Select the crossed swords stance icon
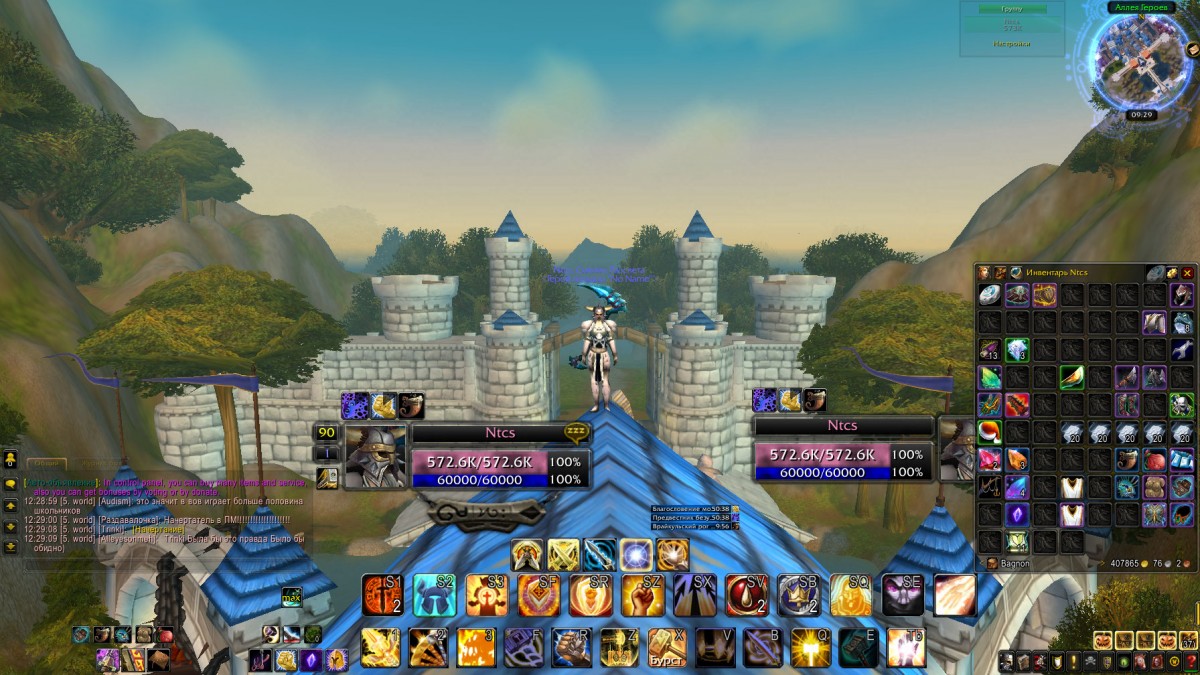Image resolution: width=1200 pixels, height=675 pixels. [x=563, y=554]
